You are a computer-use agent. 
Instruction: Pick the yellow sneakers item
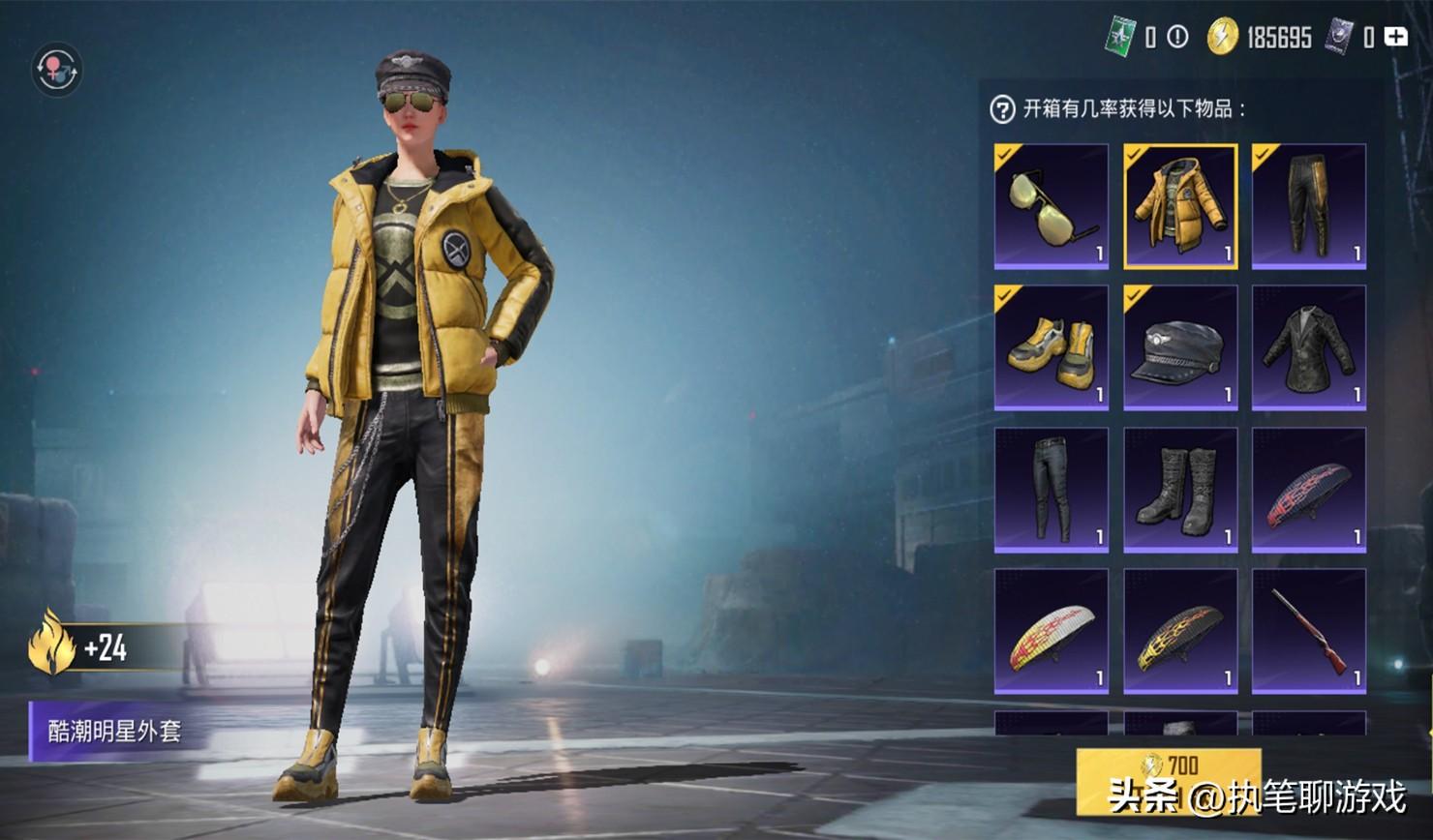tap(1052, 347)
